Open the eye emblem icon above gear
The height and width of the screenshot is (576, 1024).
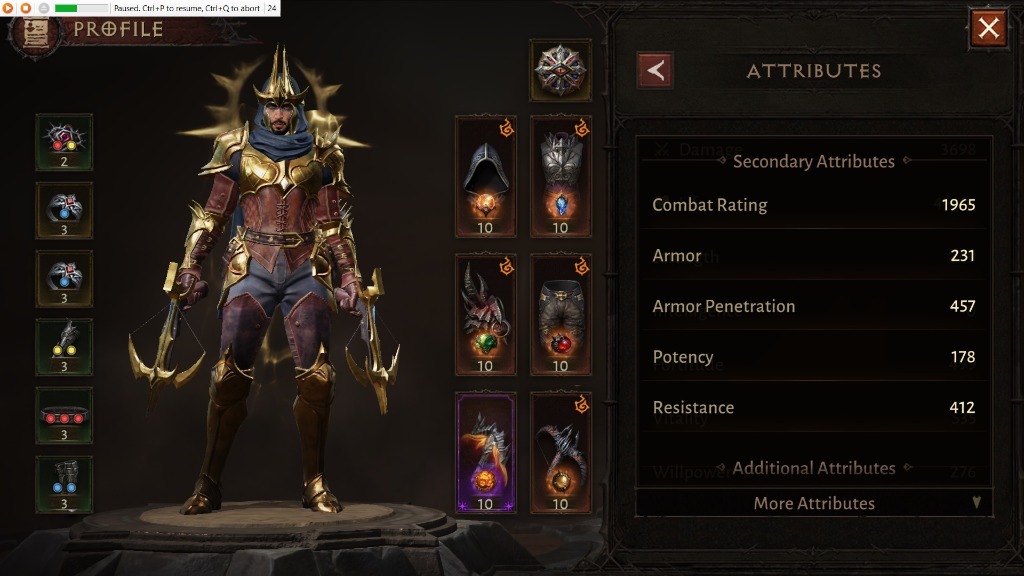click(x=560, y=70)
